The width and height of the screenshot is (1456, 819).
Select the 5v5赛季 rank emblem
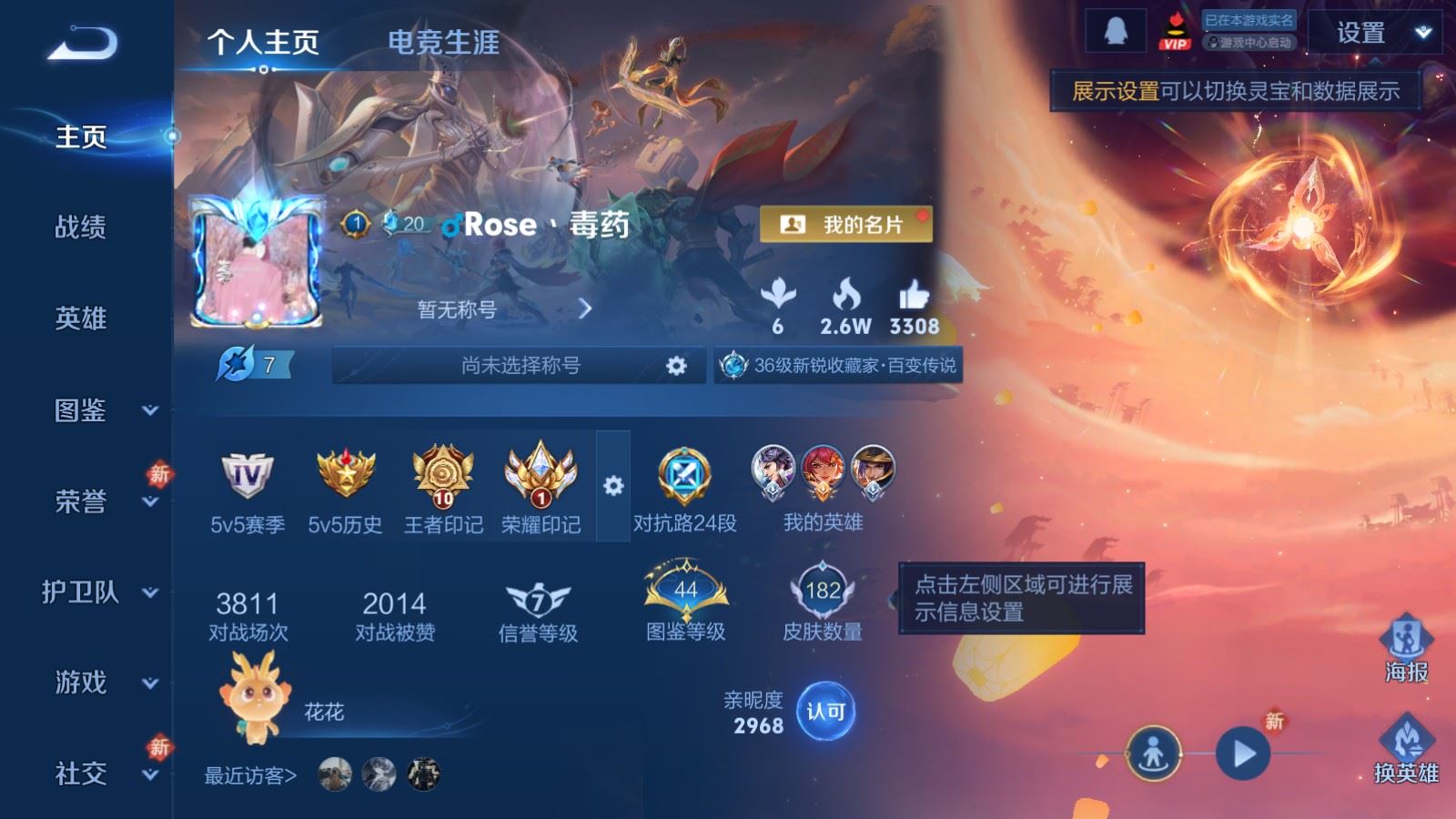coord(246,473)
